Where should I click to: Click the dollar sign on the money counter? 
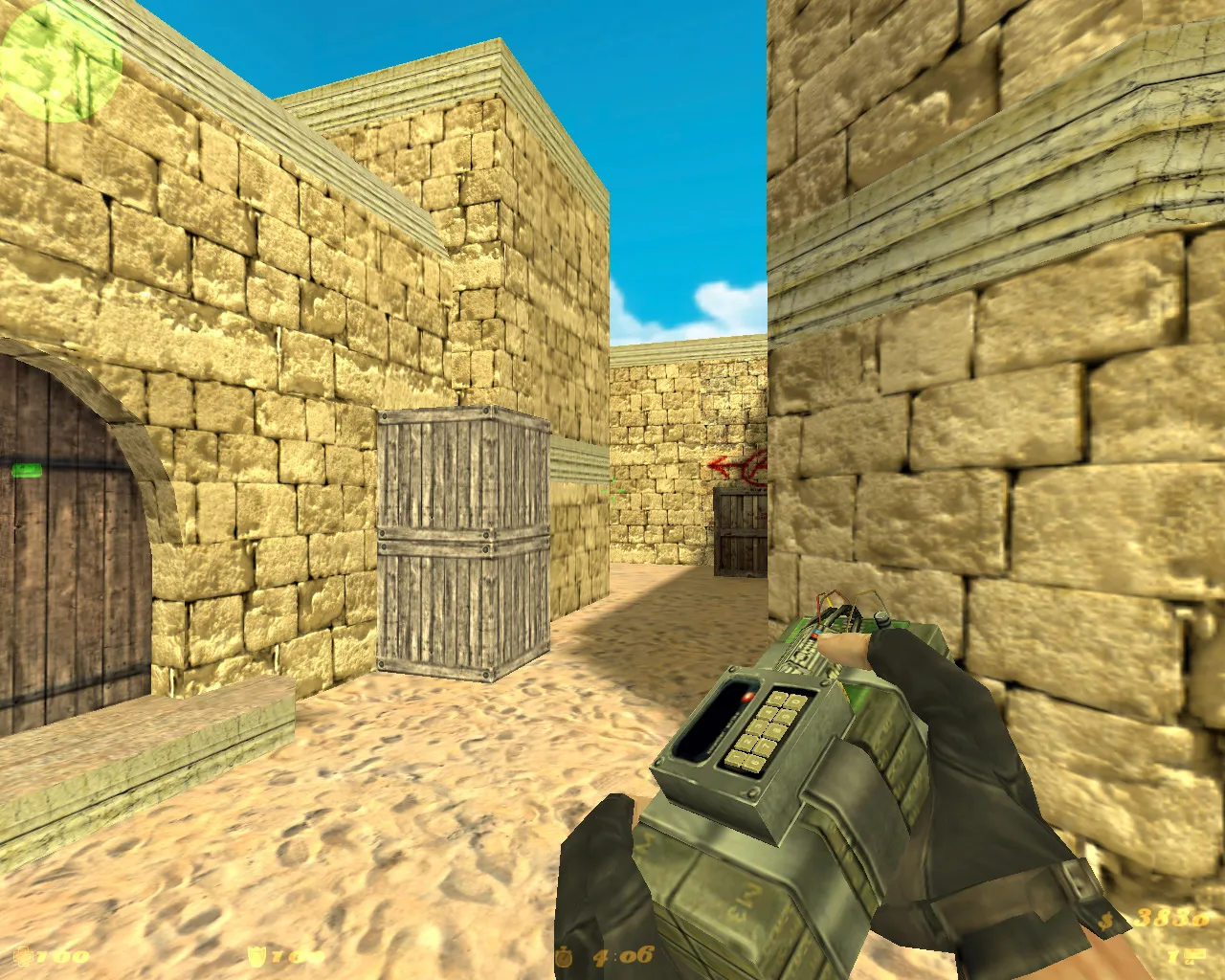pos(1106,921)
